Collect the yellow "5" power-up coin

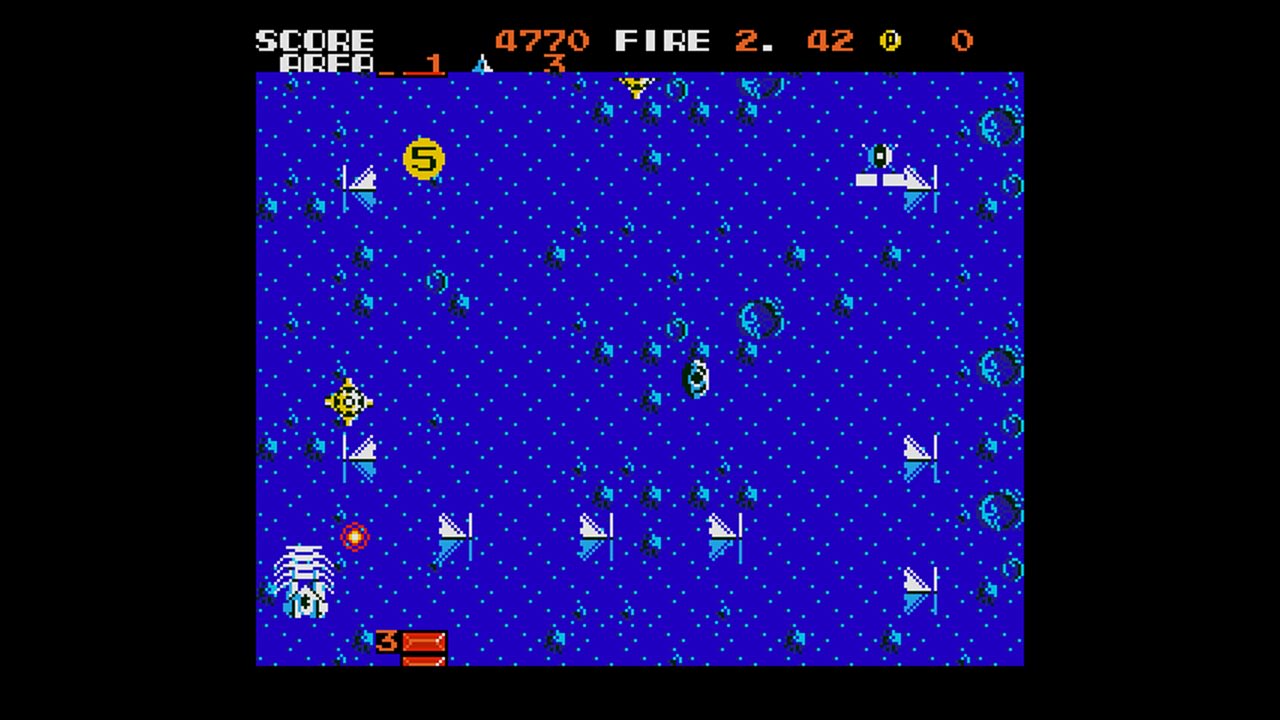click(x=423, y=159)
